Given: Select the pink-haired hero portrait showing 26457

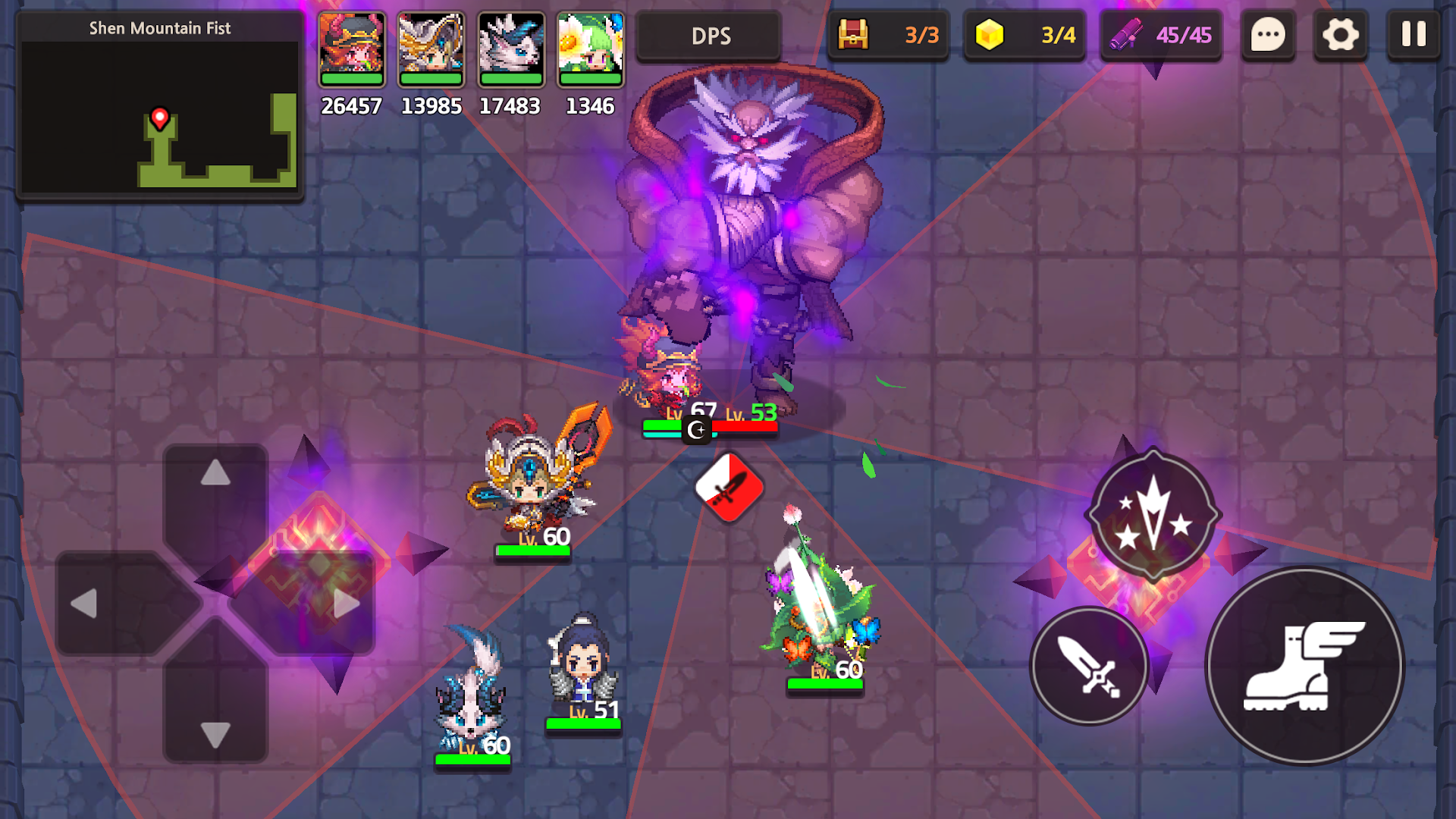Looking at the screenshot, I should click(352, 49).
